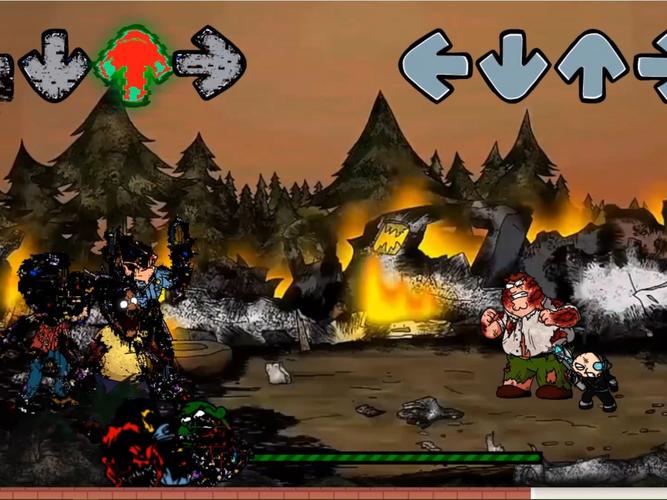Tap the player's light blue down arrow
This screenshot has height=500, width=667.
point(513,65)
